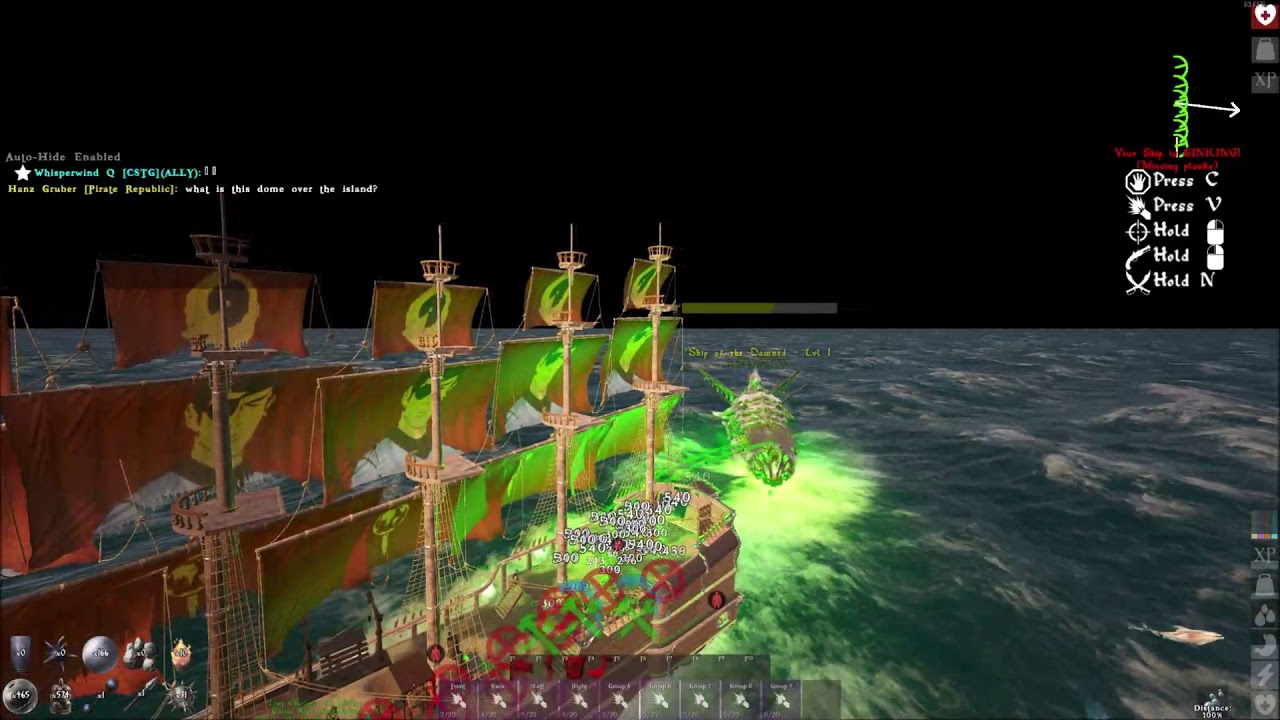Click the top XP button
The height and width of the screenshot is (720, 1280).
coord(1264,80)
